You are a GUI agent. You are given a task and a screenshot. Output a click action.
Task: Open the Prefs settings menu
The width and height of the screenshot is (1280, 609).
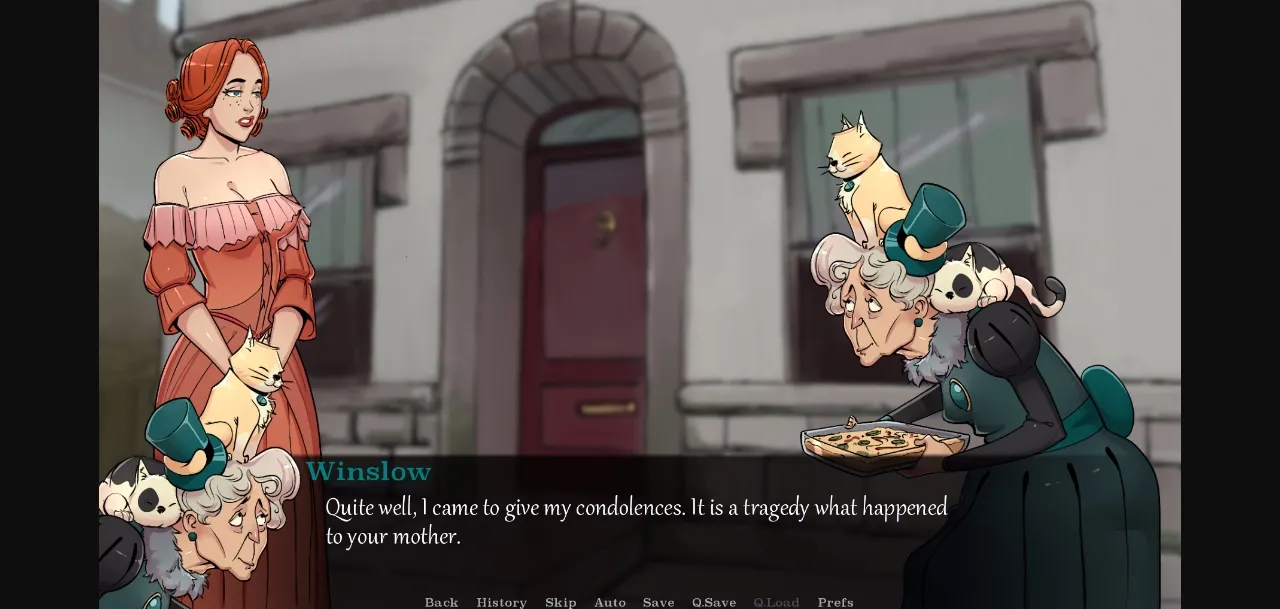[835, 602]
